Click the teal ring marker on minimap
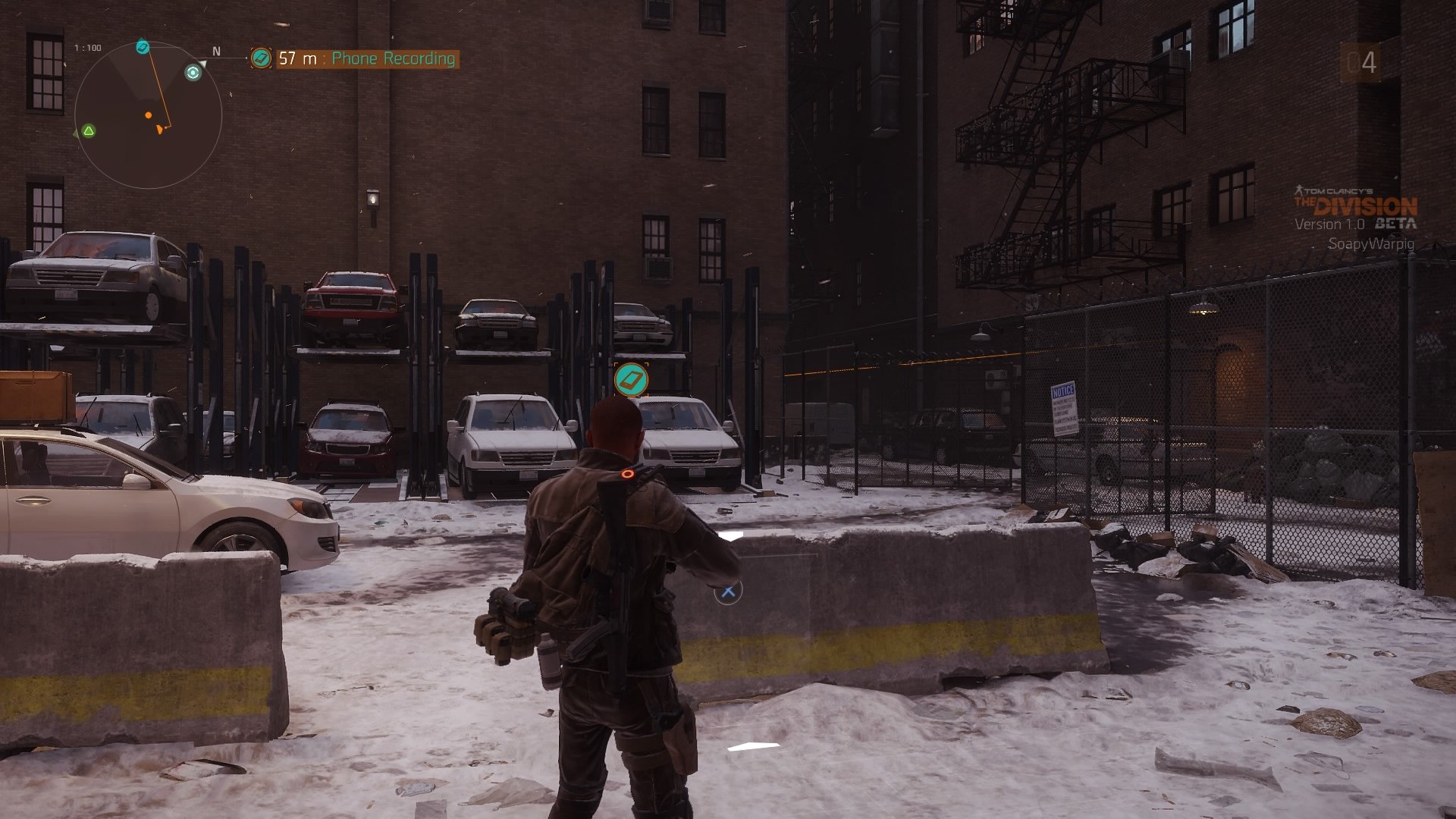The image size is (1456, 819). pos(193,73)
